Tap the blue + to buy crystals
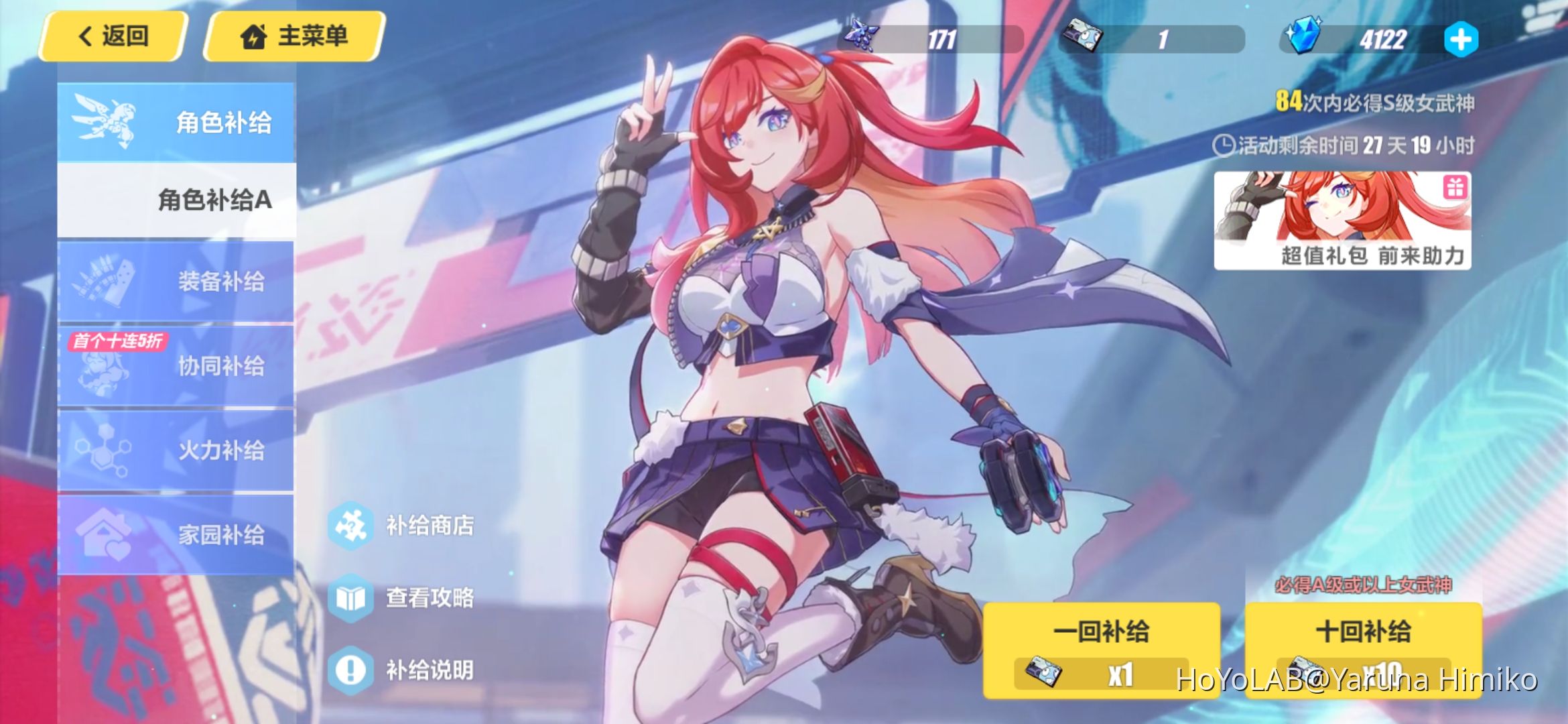 [1461, 38]
